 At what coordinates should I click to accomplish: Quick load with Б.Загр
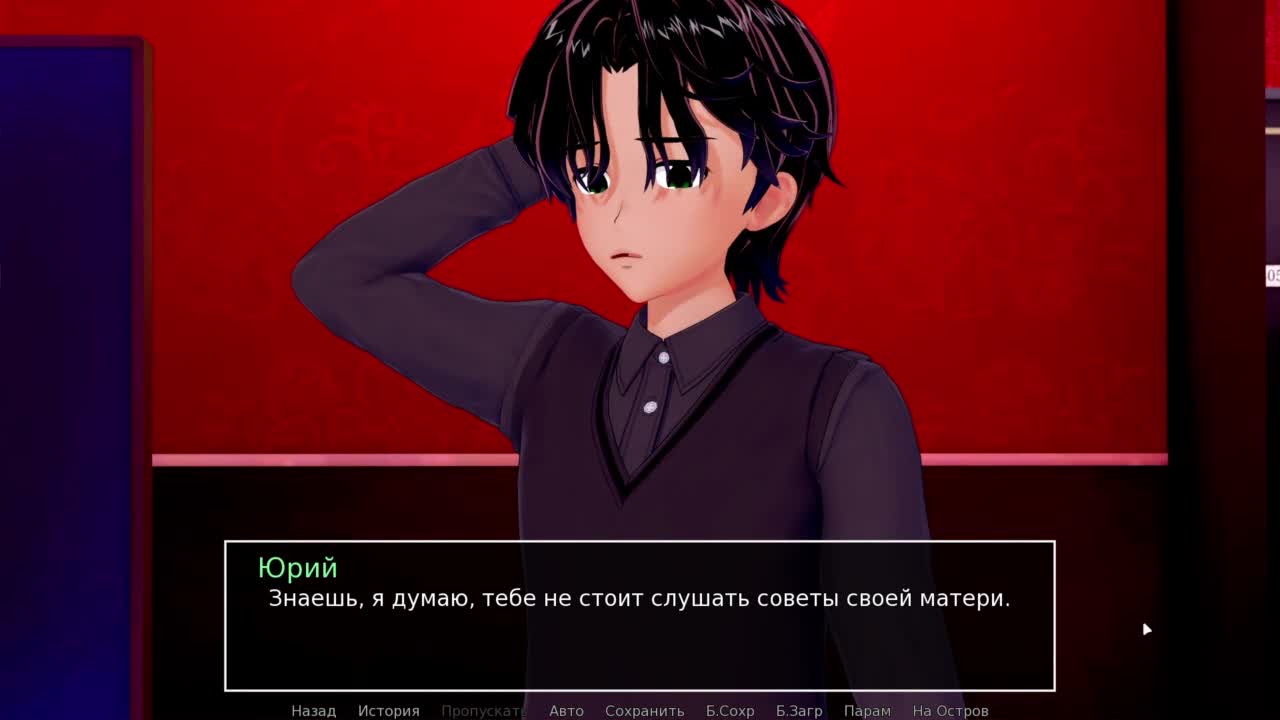click(798, 710)
